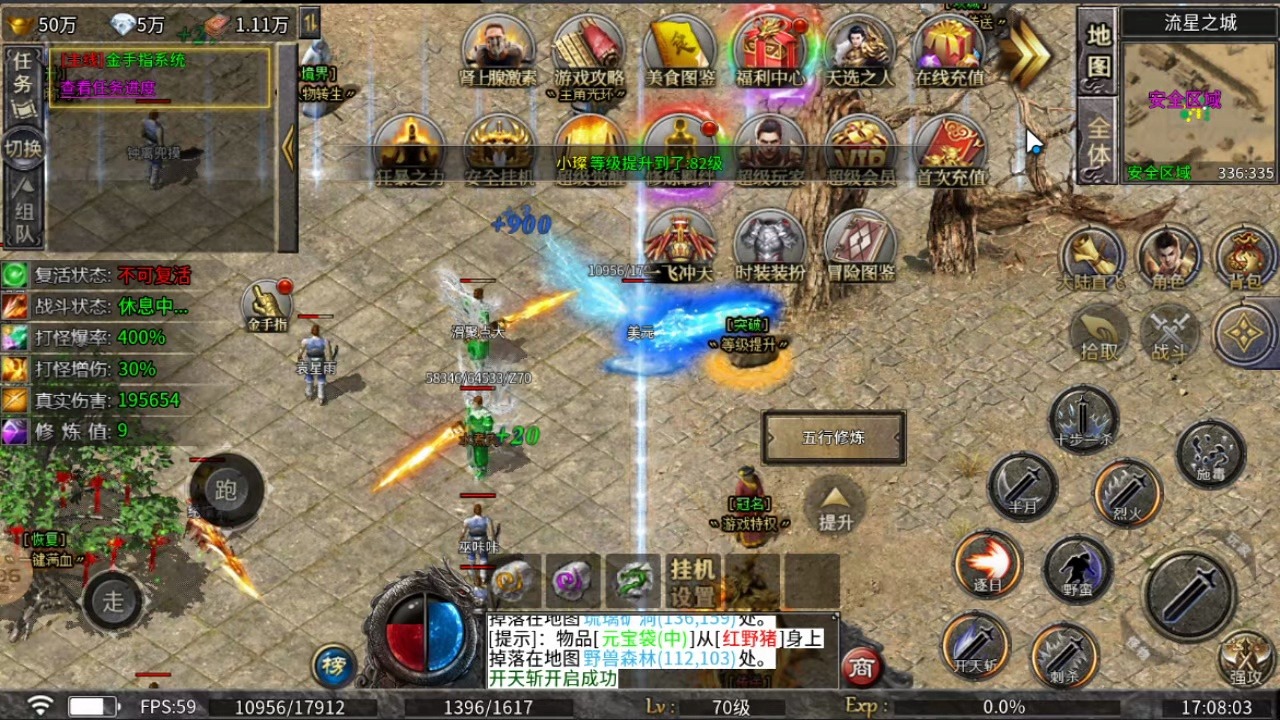1280x720 pixels.
Task: Open the 首次充值 first recharge icon
Action: [950, 150]
